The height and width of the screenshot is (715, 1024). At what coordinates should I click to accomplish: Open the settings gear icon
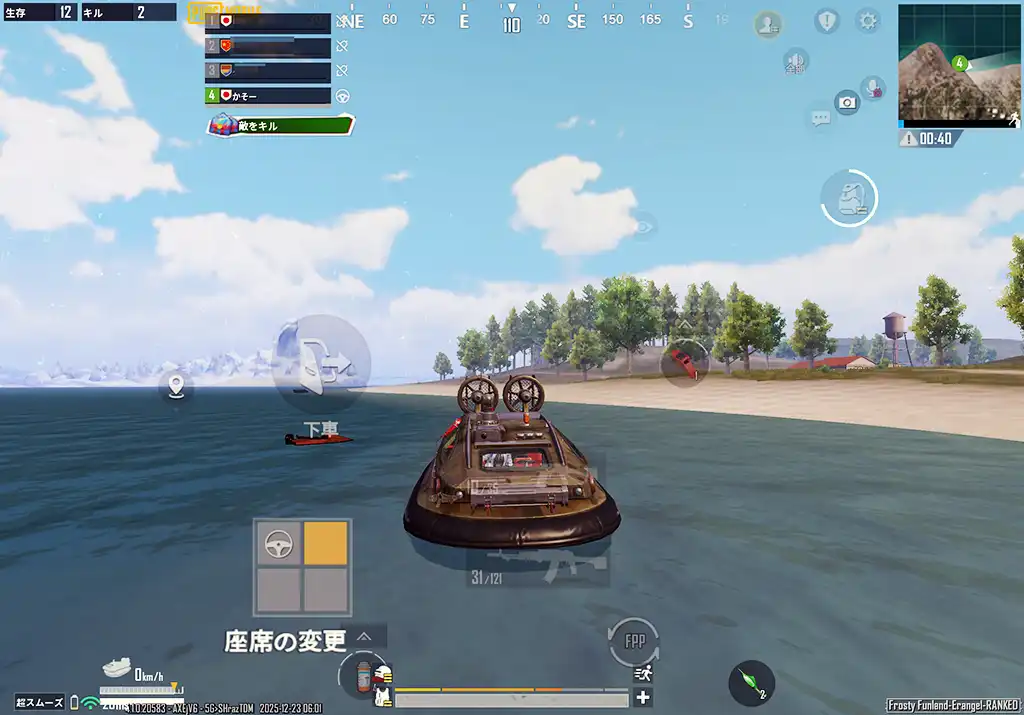[868, 21]
